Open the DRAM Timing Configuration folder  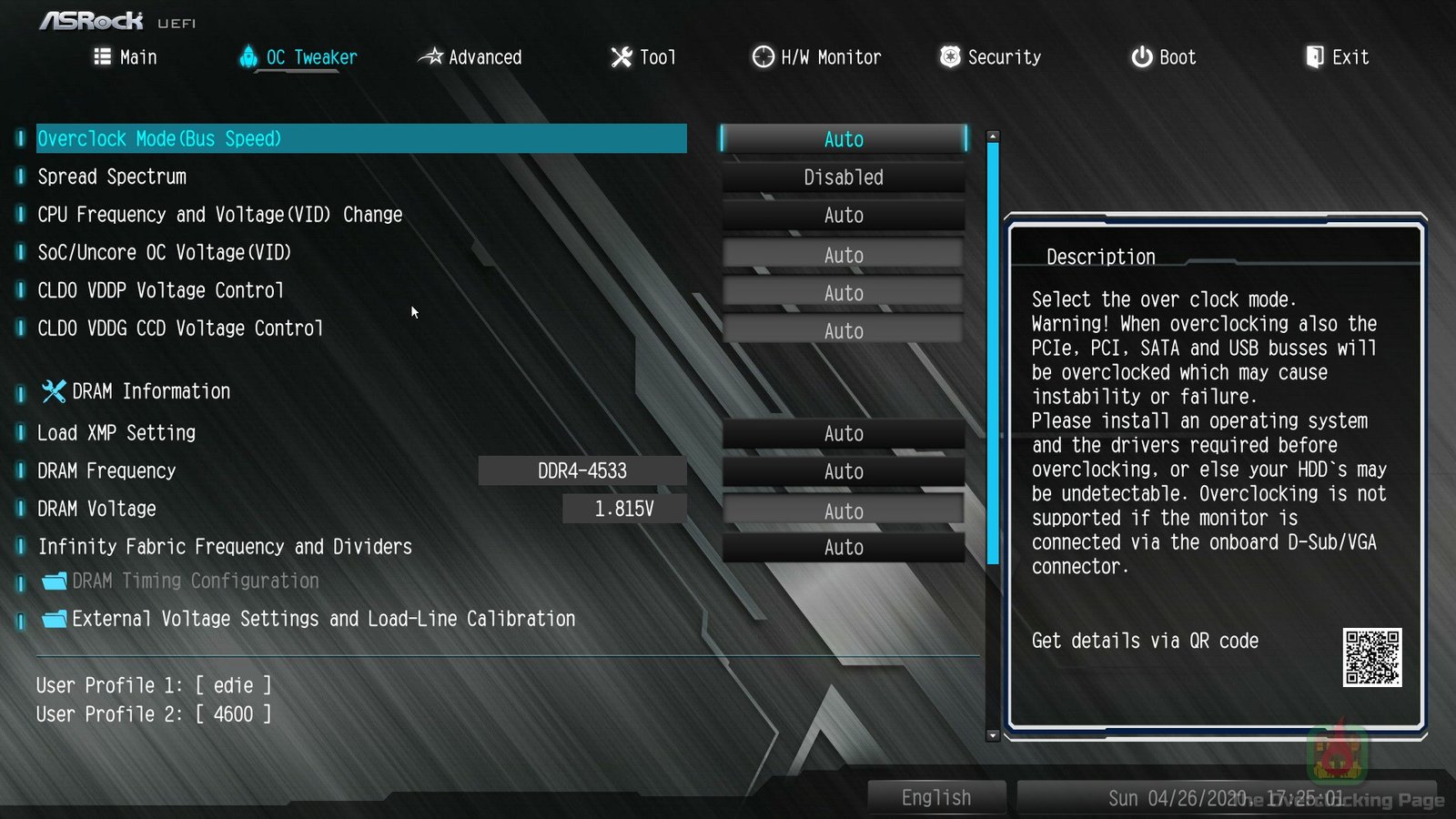[x=195, y=581]
